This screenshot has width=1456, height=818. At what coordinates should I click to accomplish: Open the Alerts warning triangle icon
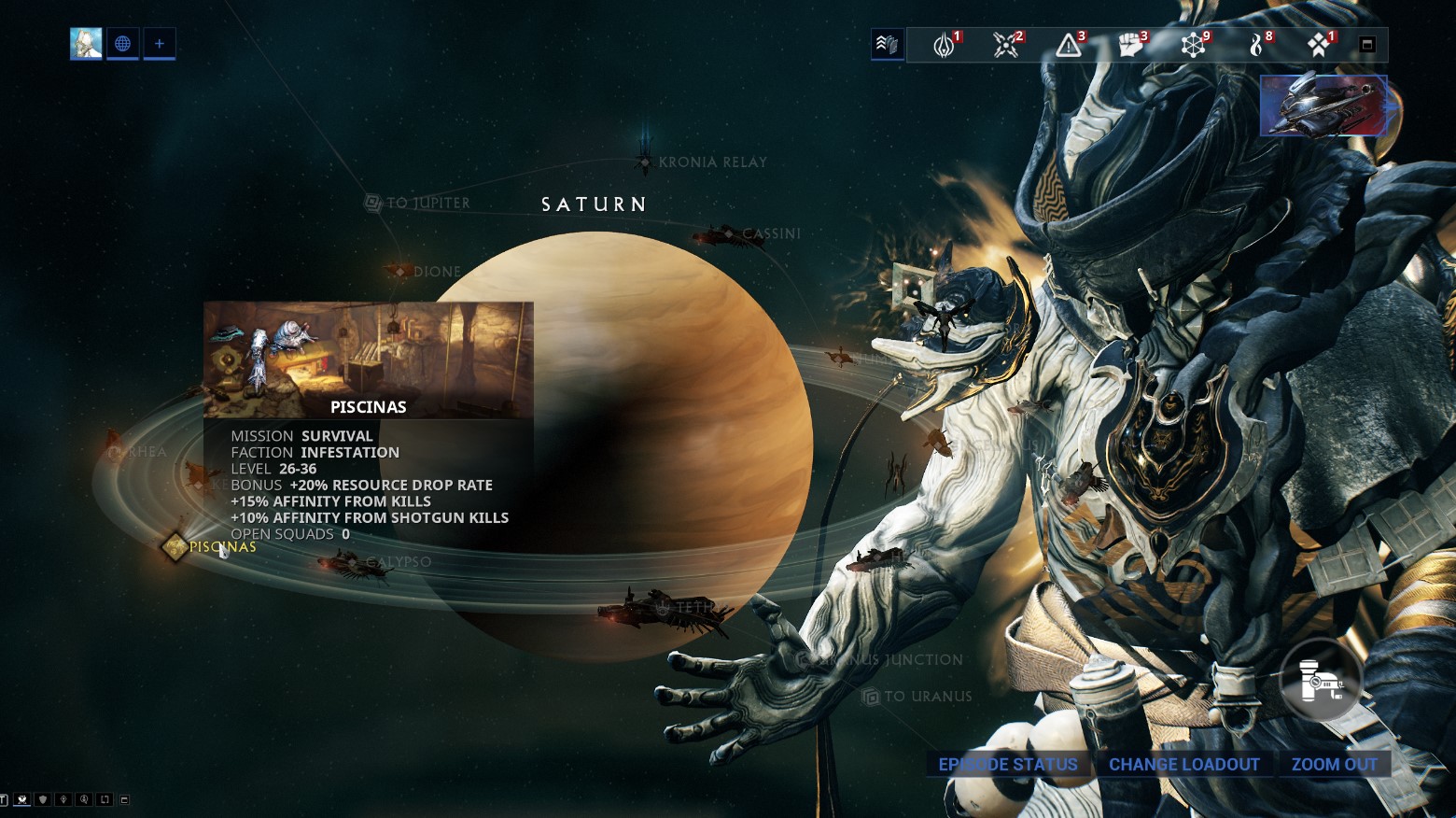[x=1067, y=44]
